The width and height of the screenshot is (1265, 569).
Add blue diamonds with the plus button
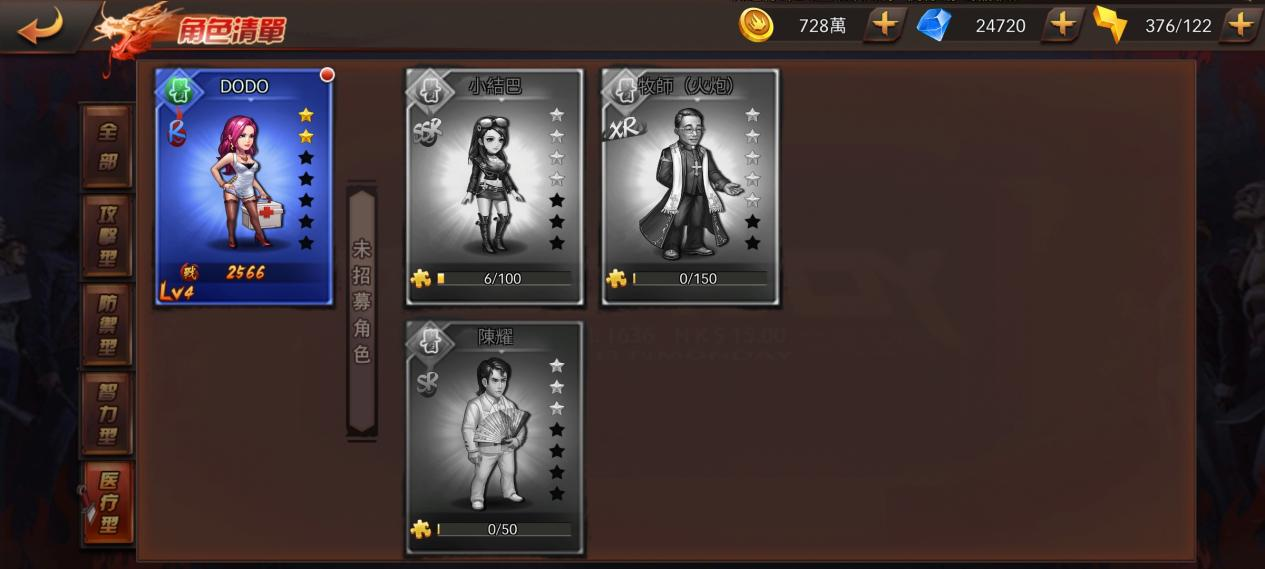point(1062,25)
